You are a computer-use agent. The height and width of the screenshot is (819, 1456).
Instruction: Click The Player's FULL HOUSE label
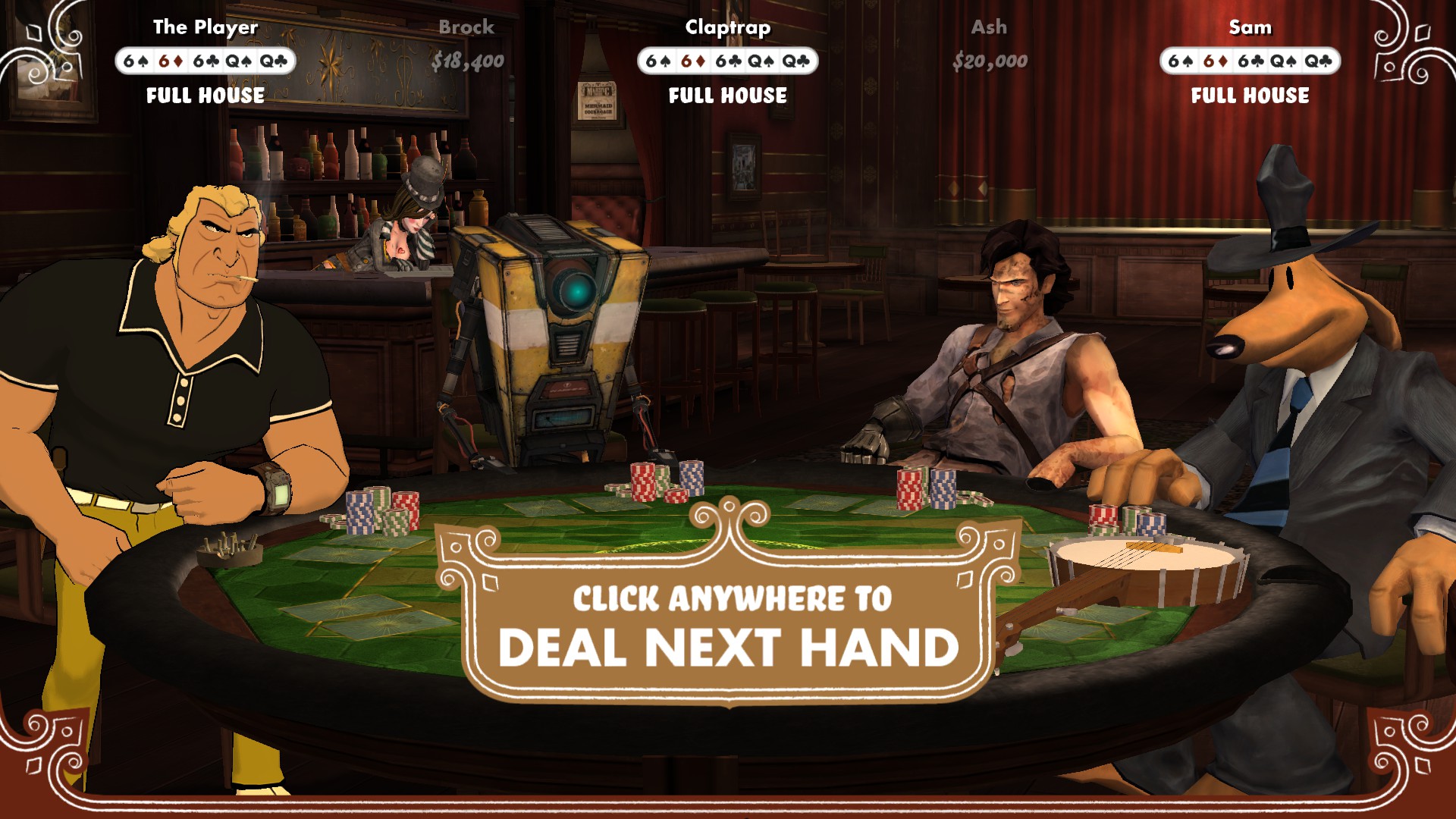(x=204, y=96)
